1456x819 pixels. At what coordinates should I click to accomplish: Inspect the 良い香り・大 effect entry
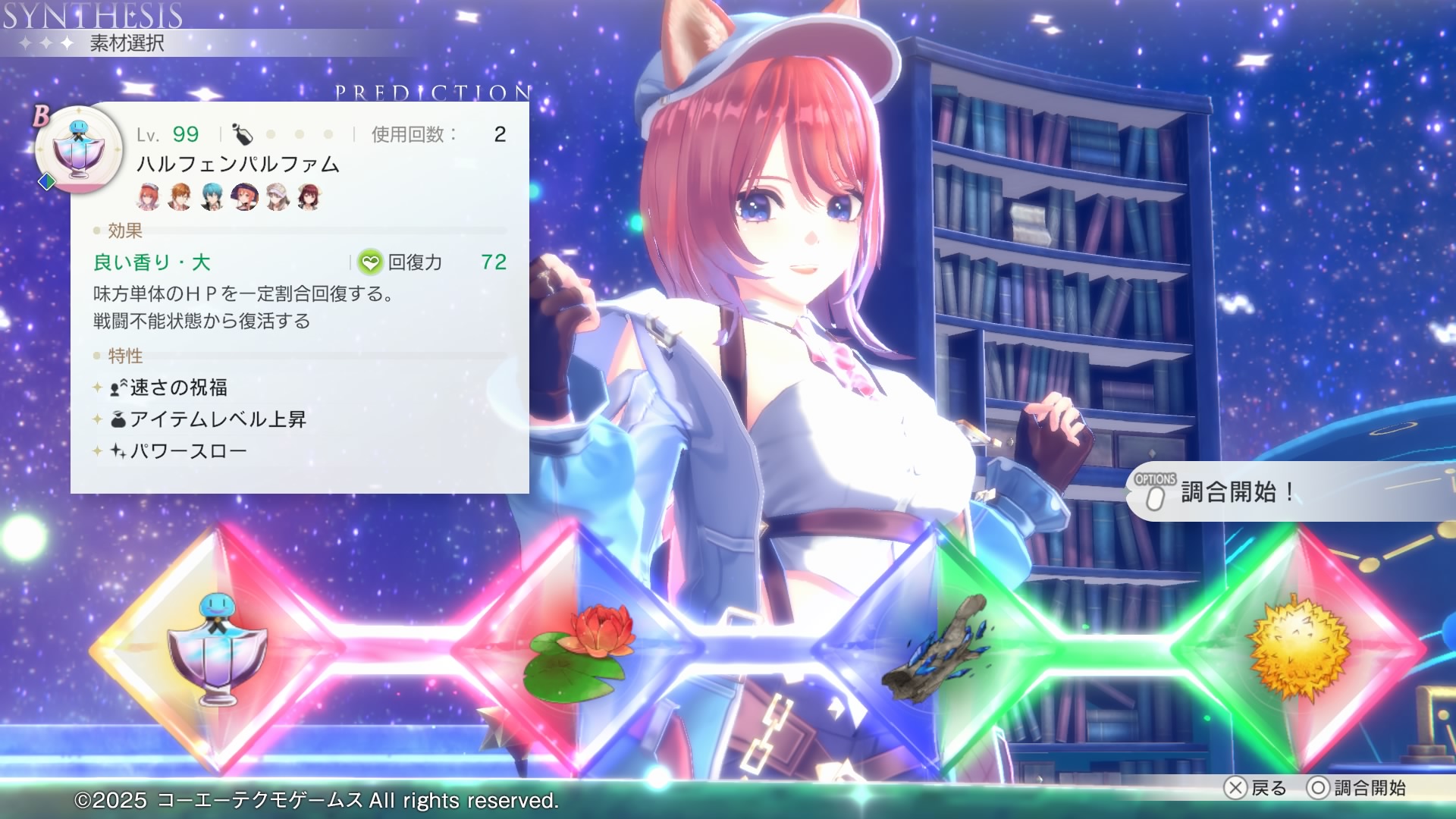[152, 262]
